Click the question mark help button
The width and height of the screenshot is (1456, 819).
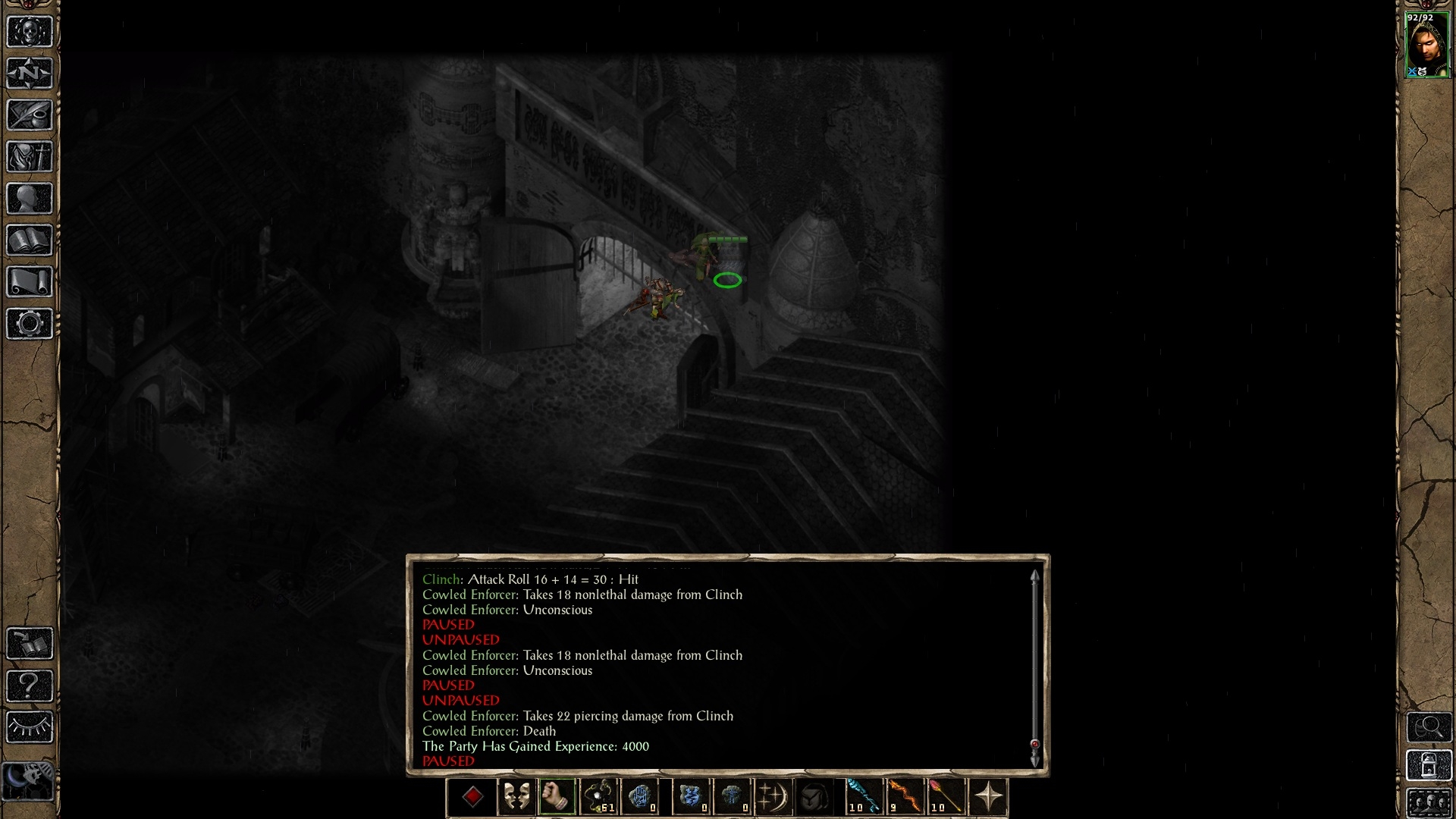coord(30,686)
